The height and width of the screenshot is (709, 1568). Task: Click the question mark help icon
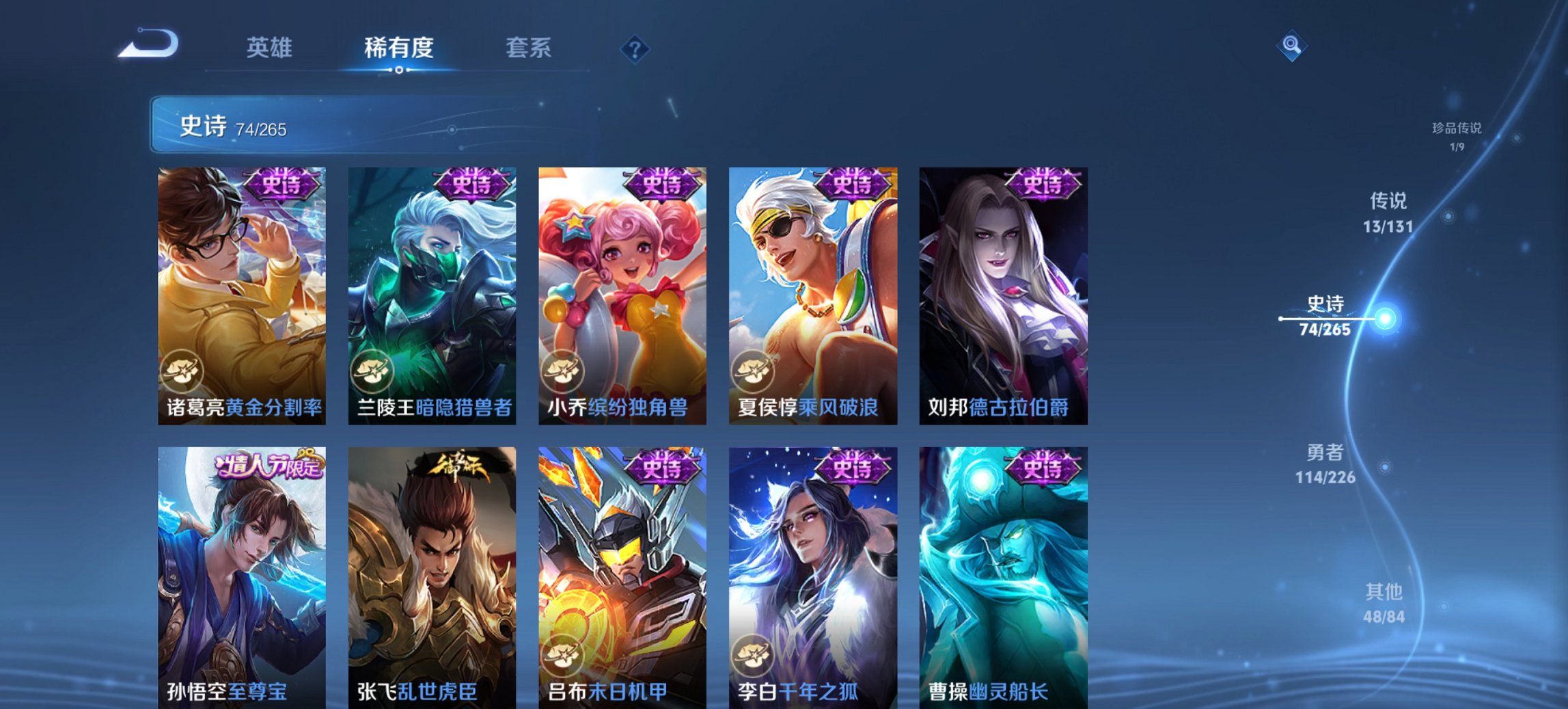point(635,50)
